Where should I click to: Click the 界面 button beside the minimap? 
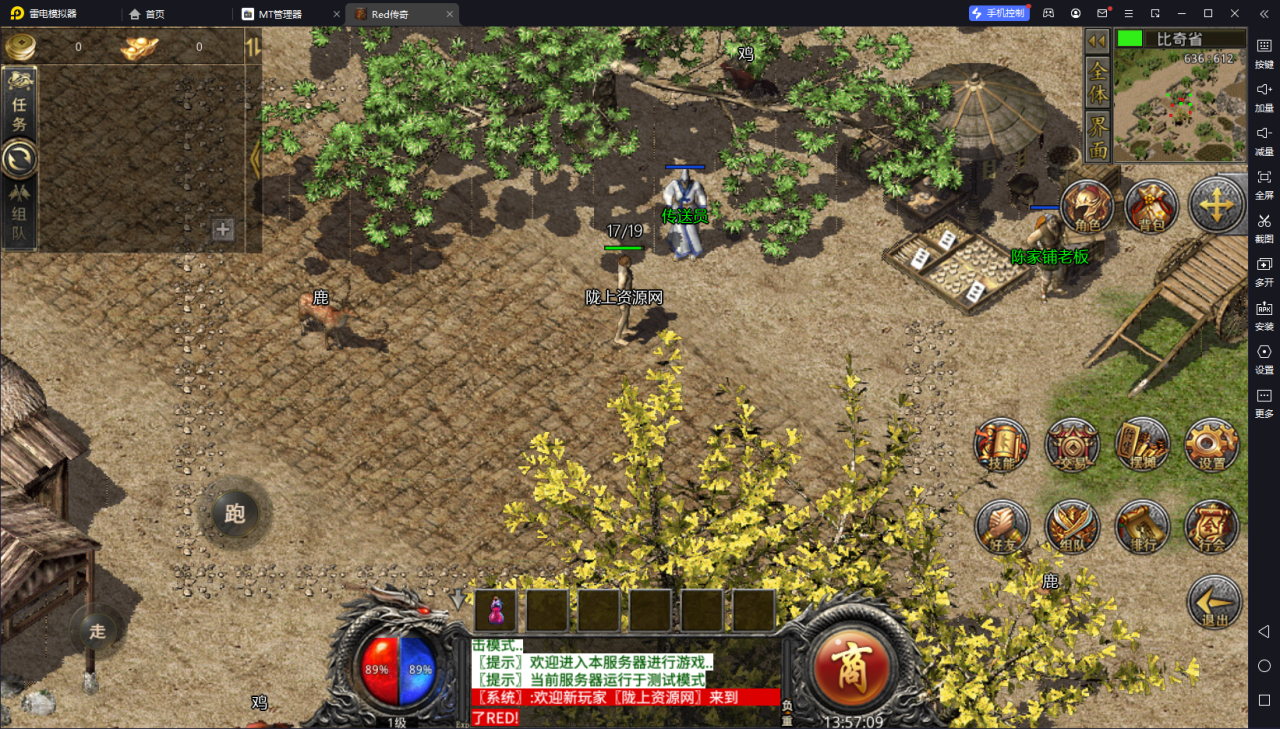coord(1098,137)
